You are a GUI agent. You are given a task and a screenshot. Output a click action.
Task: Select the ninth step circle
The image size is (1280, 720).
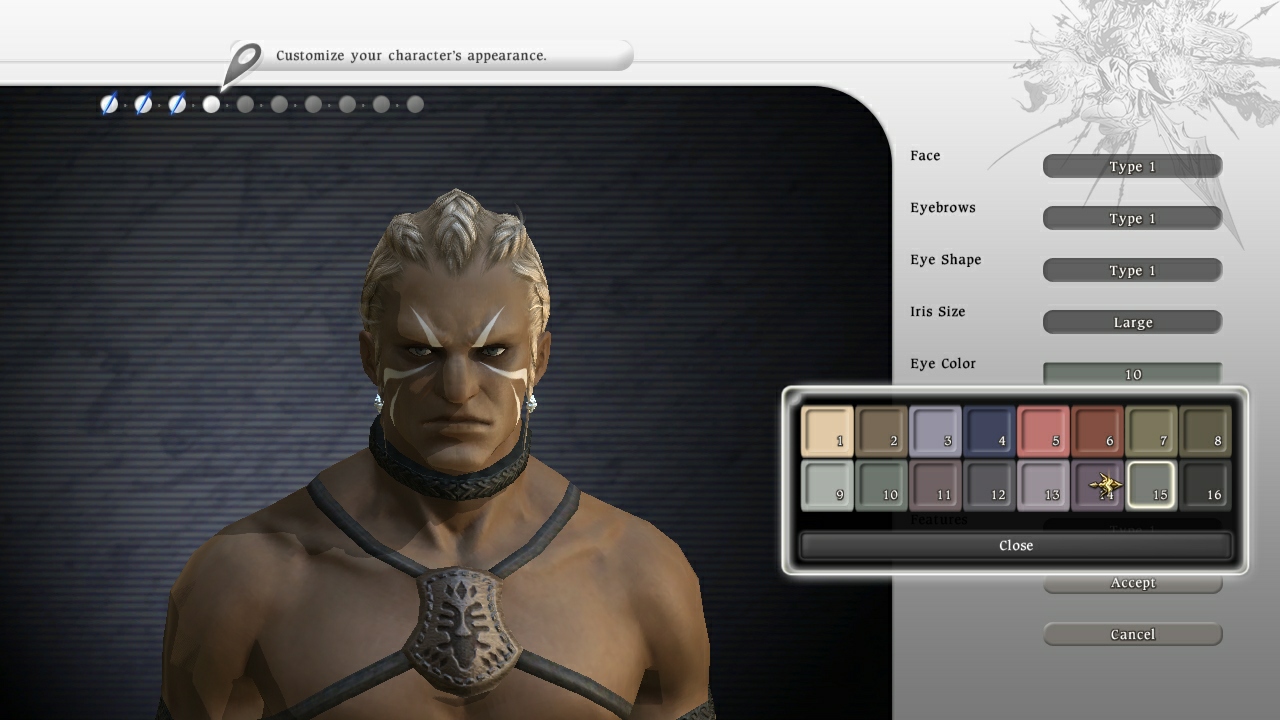pos(381,103)
